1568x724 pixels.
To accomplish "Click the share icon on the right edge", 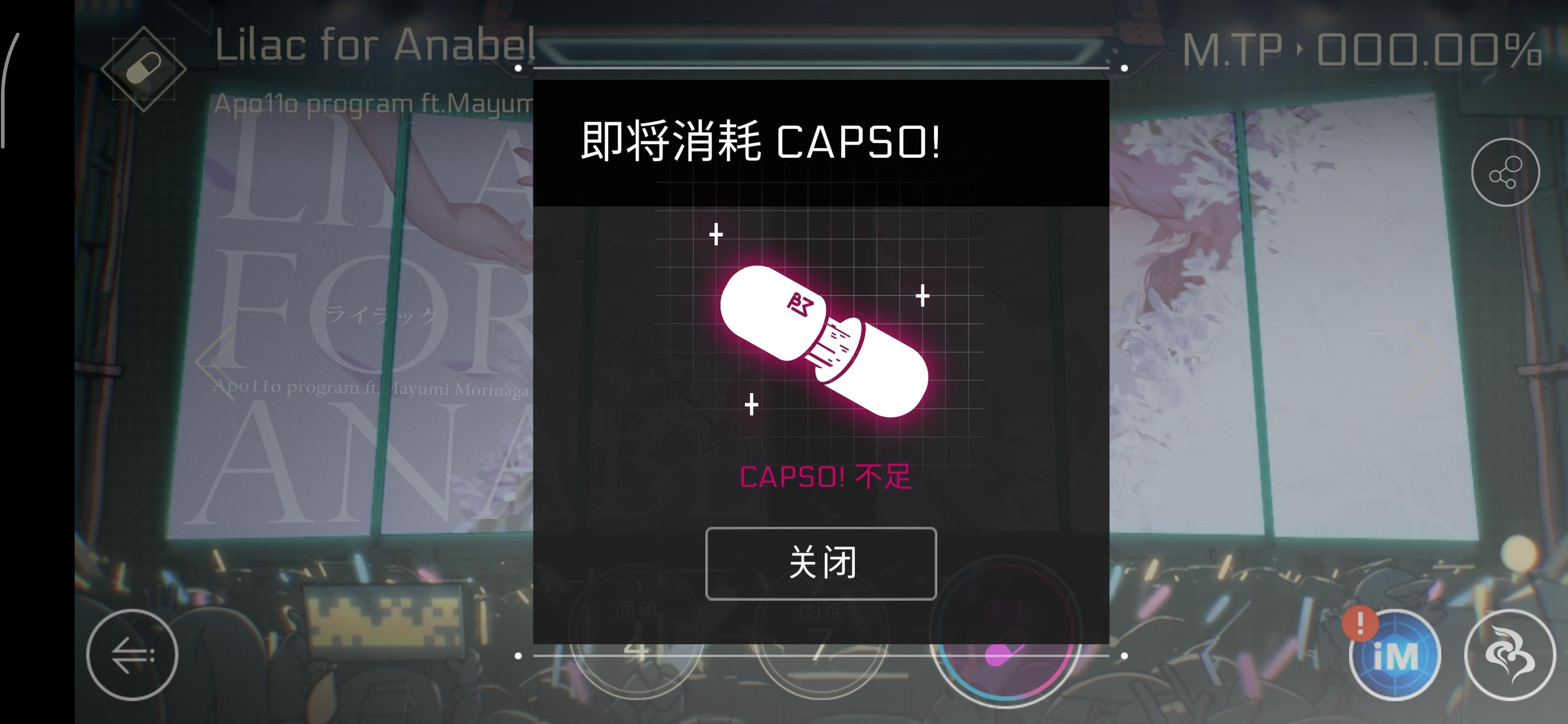I will pos(1505,172).
